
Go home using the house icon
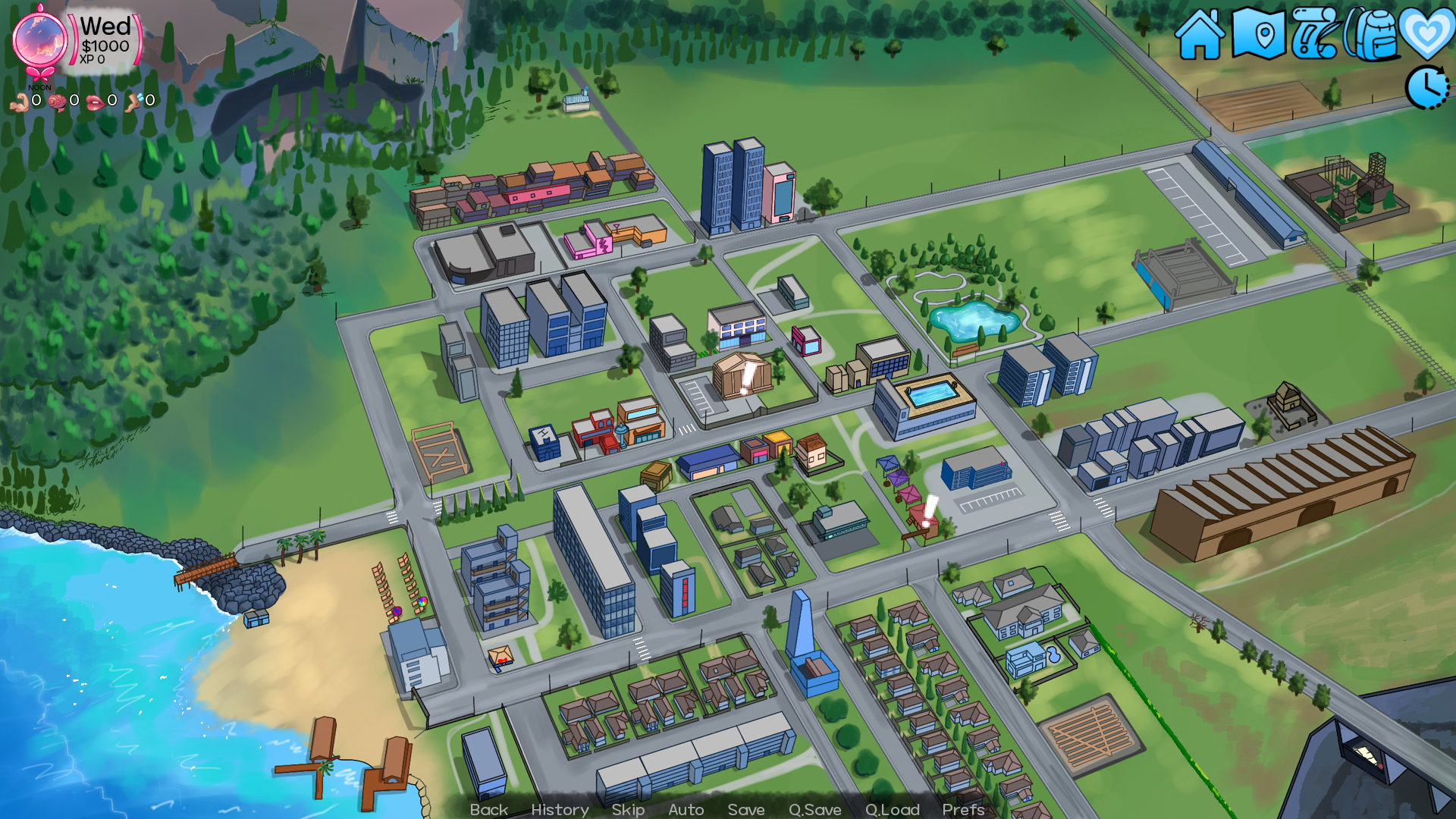tap(1200, 35)
